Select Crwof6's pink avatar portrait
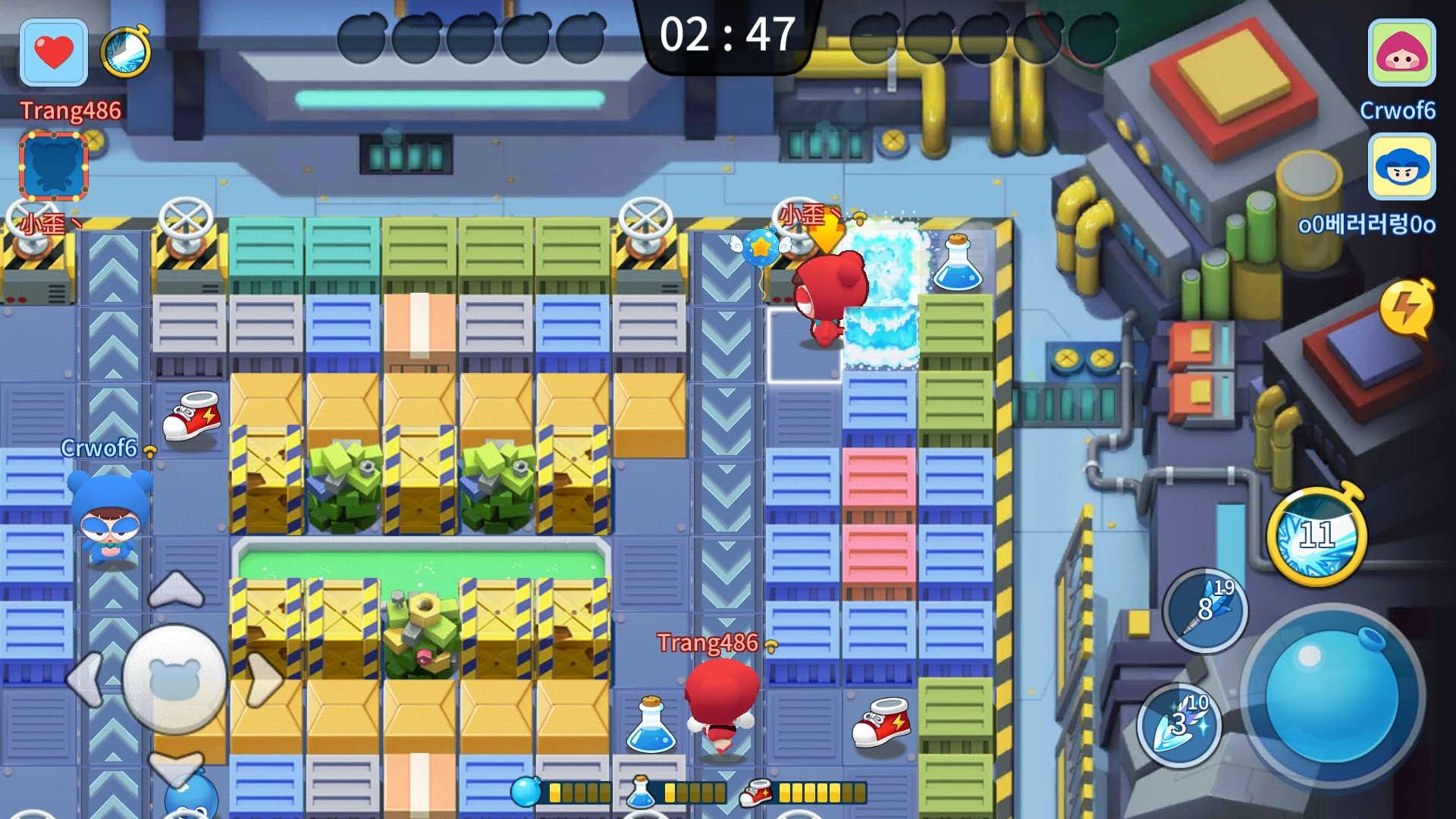1456x819 pixels. (1401, 53)
